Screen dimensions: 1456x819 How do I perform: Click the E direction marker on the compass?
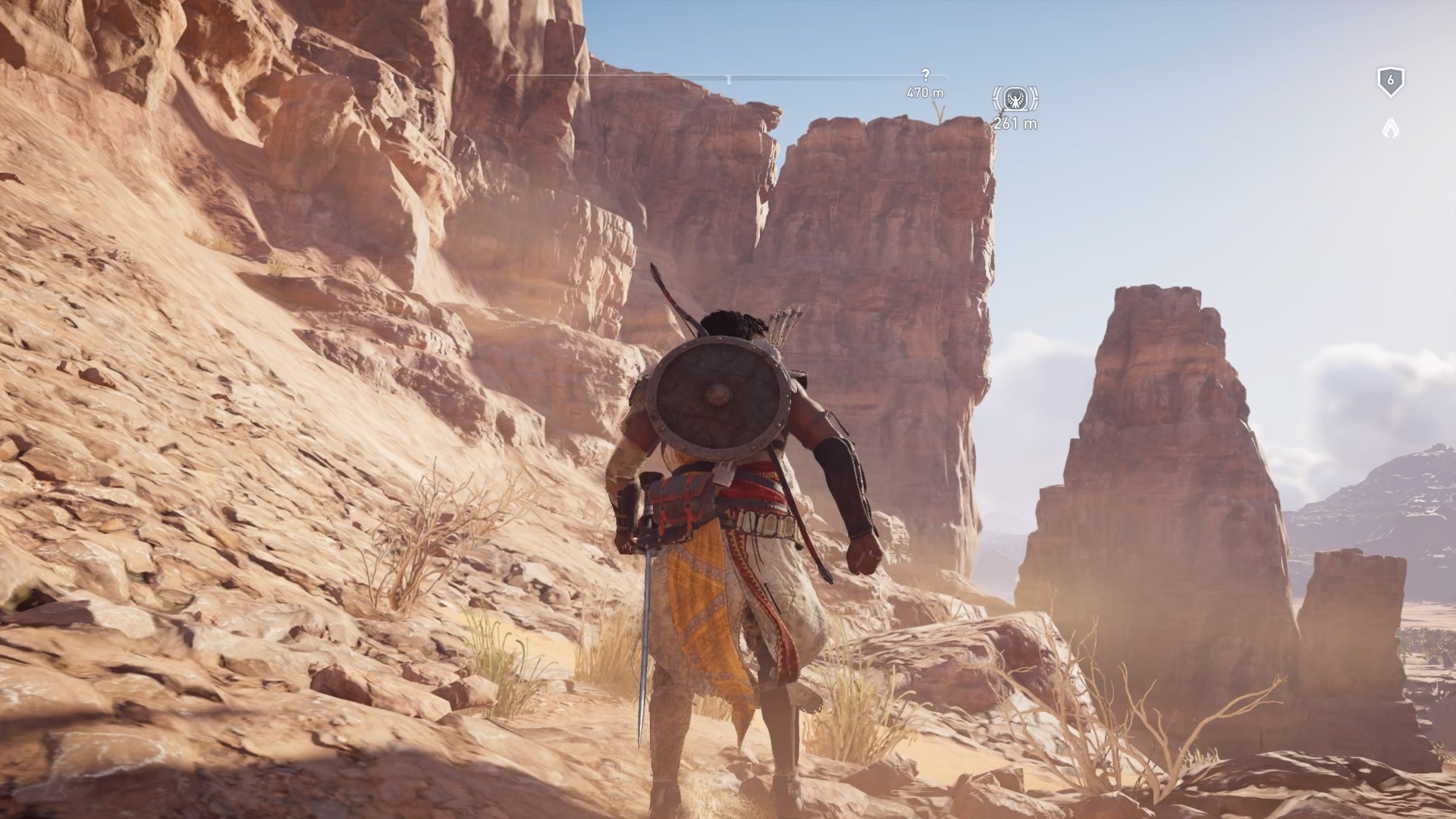[730, 79]
